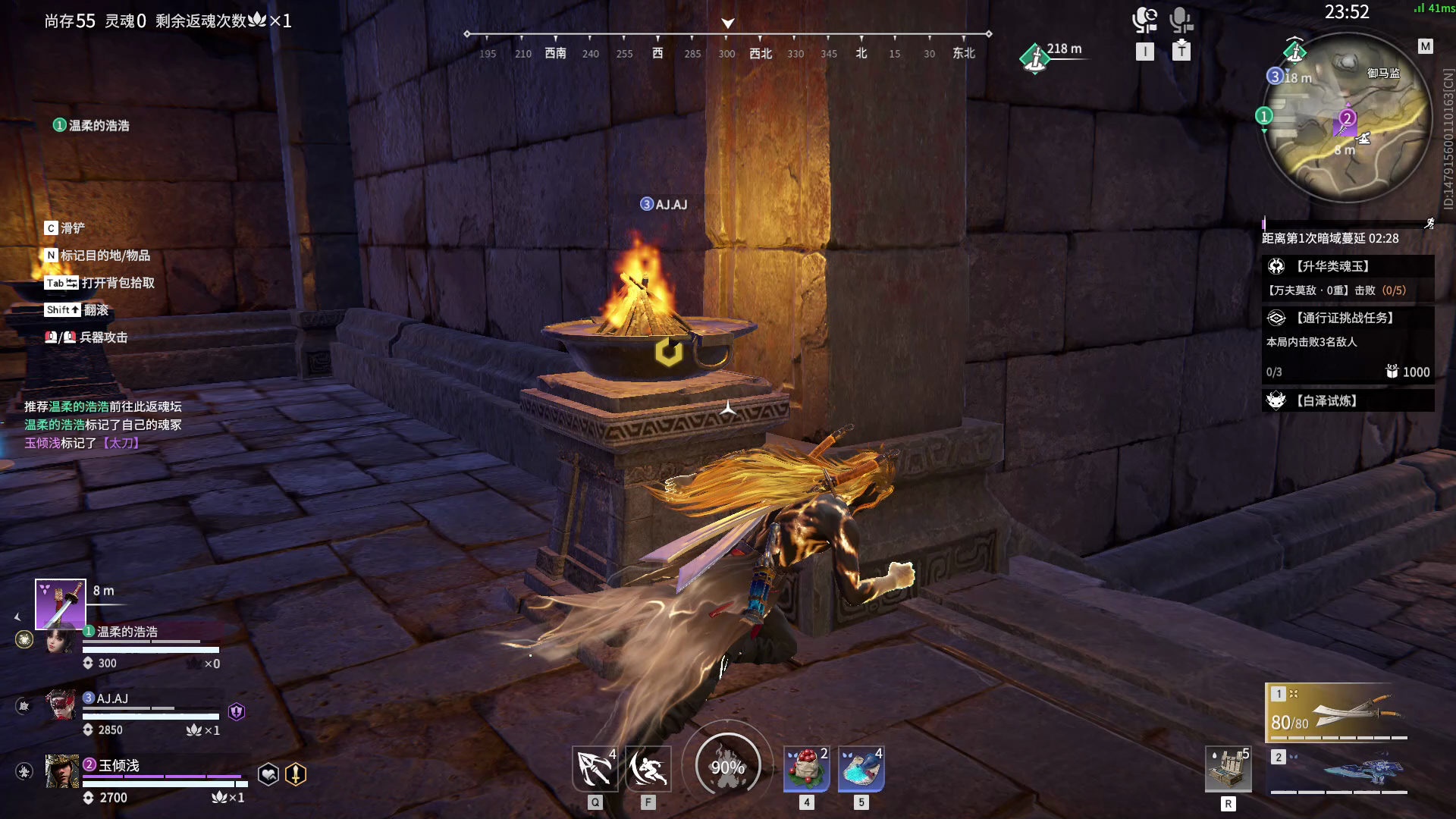
Task: Use the mushroom healing item slot
Action: pyautogui.click(x=806, y=769)
